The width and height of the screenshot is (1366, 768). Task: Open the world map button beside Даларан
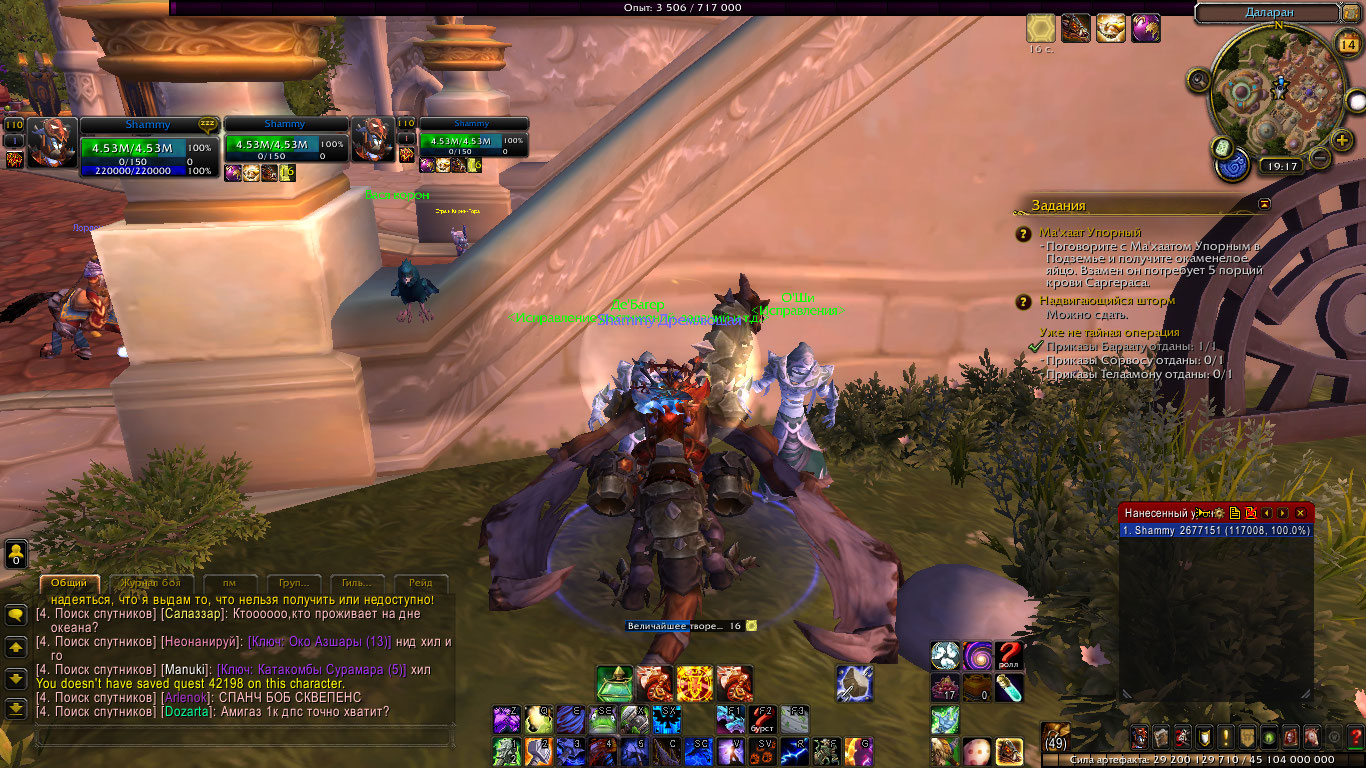(x=1352, y=13)
